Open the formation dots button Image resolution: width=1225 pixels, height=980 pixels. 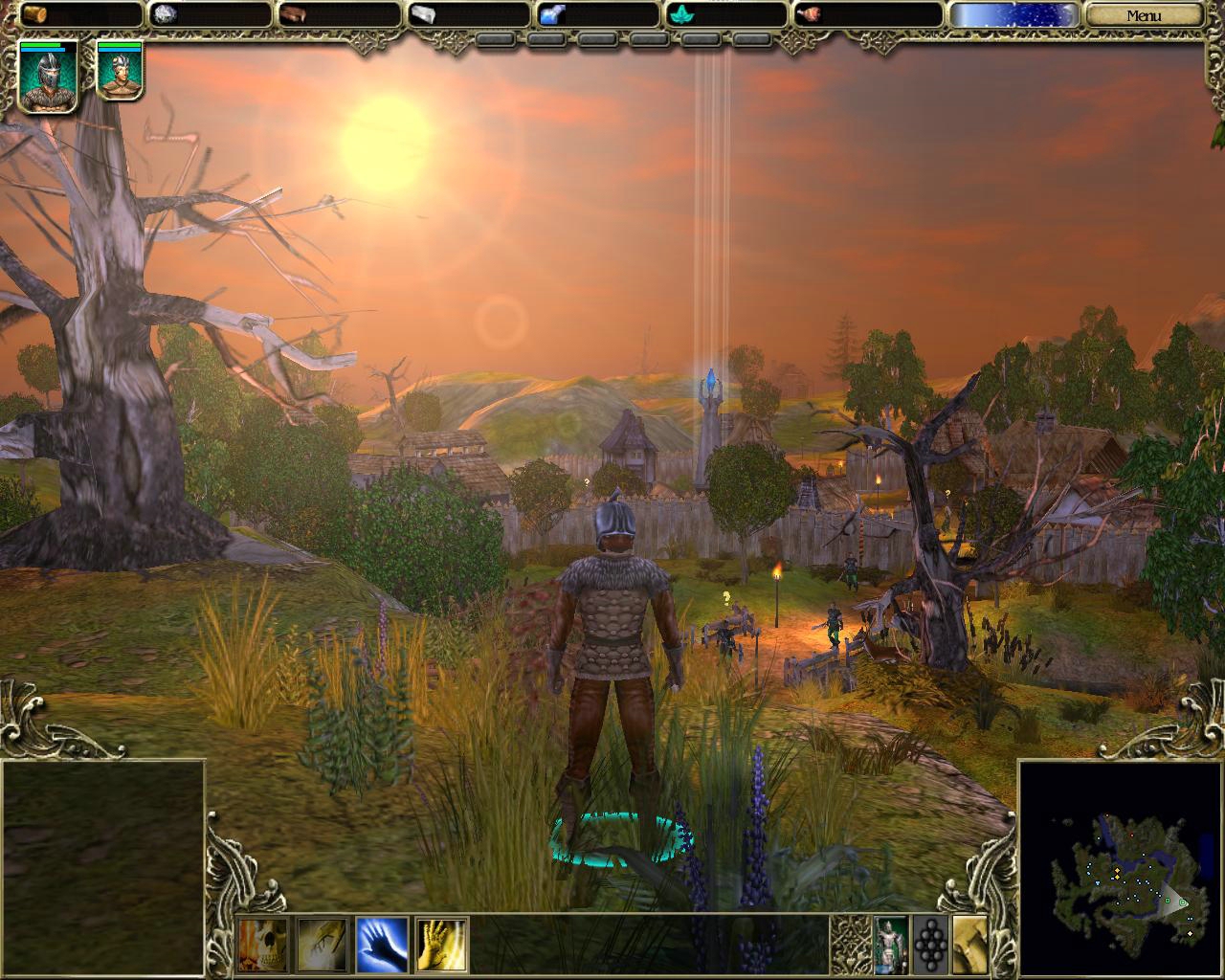[x=930, y=945]
